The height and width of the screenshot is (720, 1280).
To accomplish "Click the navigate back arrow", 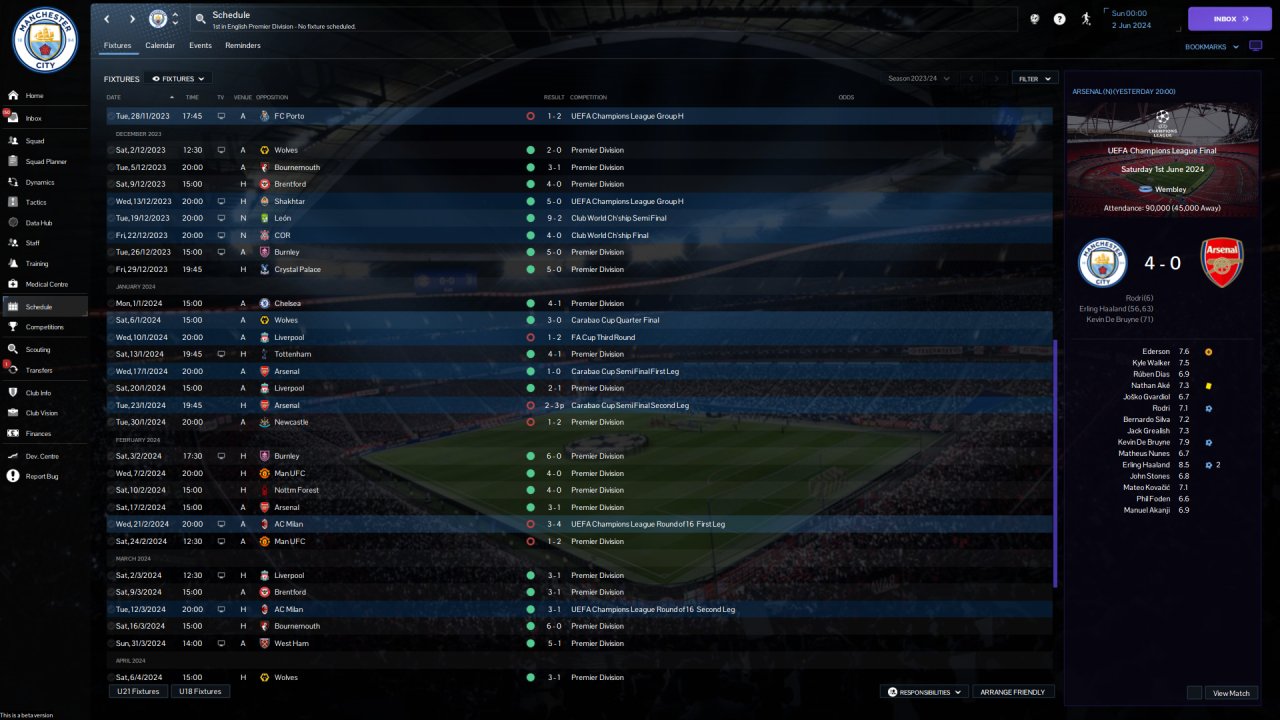I will coord(107,19).
